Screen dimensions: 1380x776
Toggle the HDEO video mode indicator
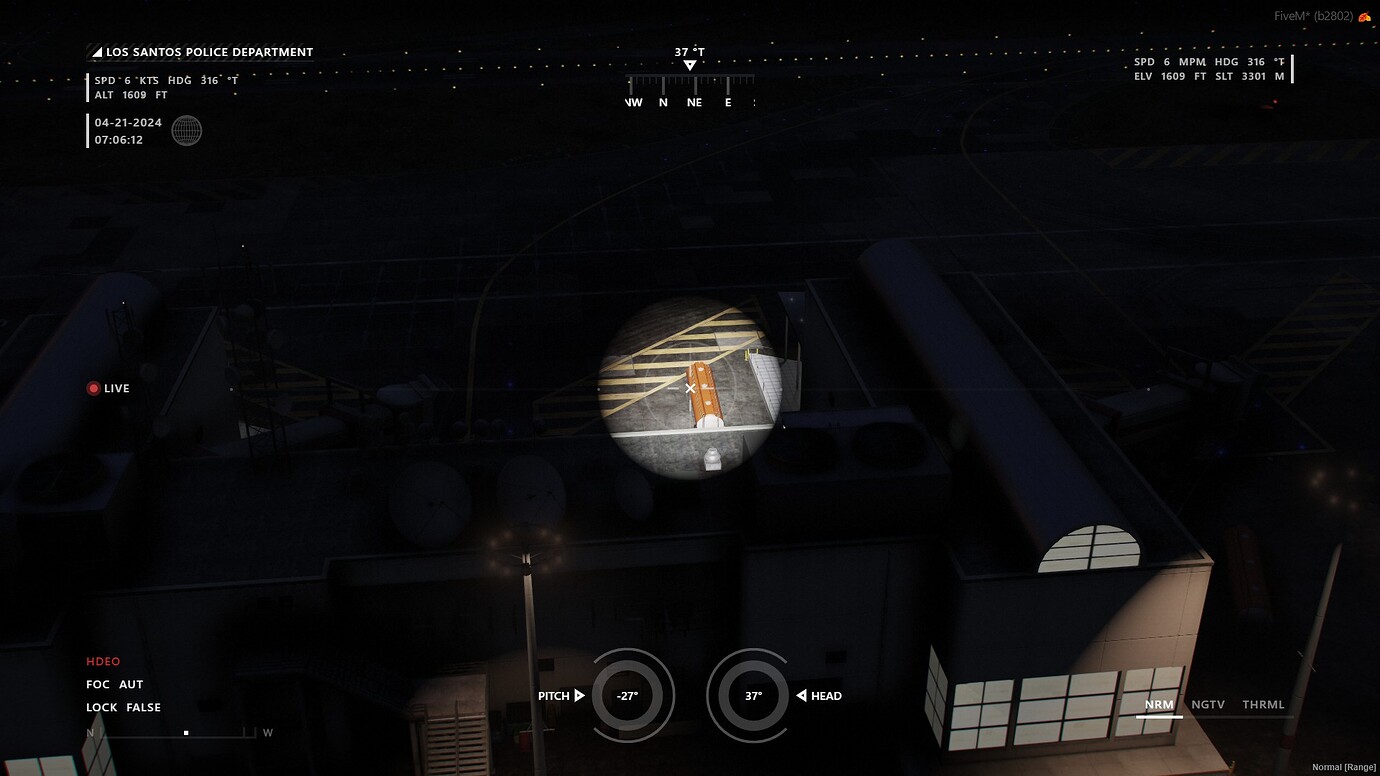click(102, 661)
